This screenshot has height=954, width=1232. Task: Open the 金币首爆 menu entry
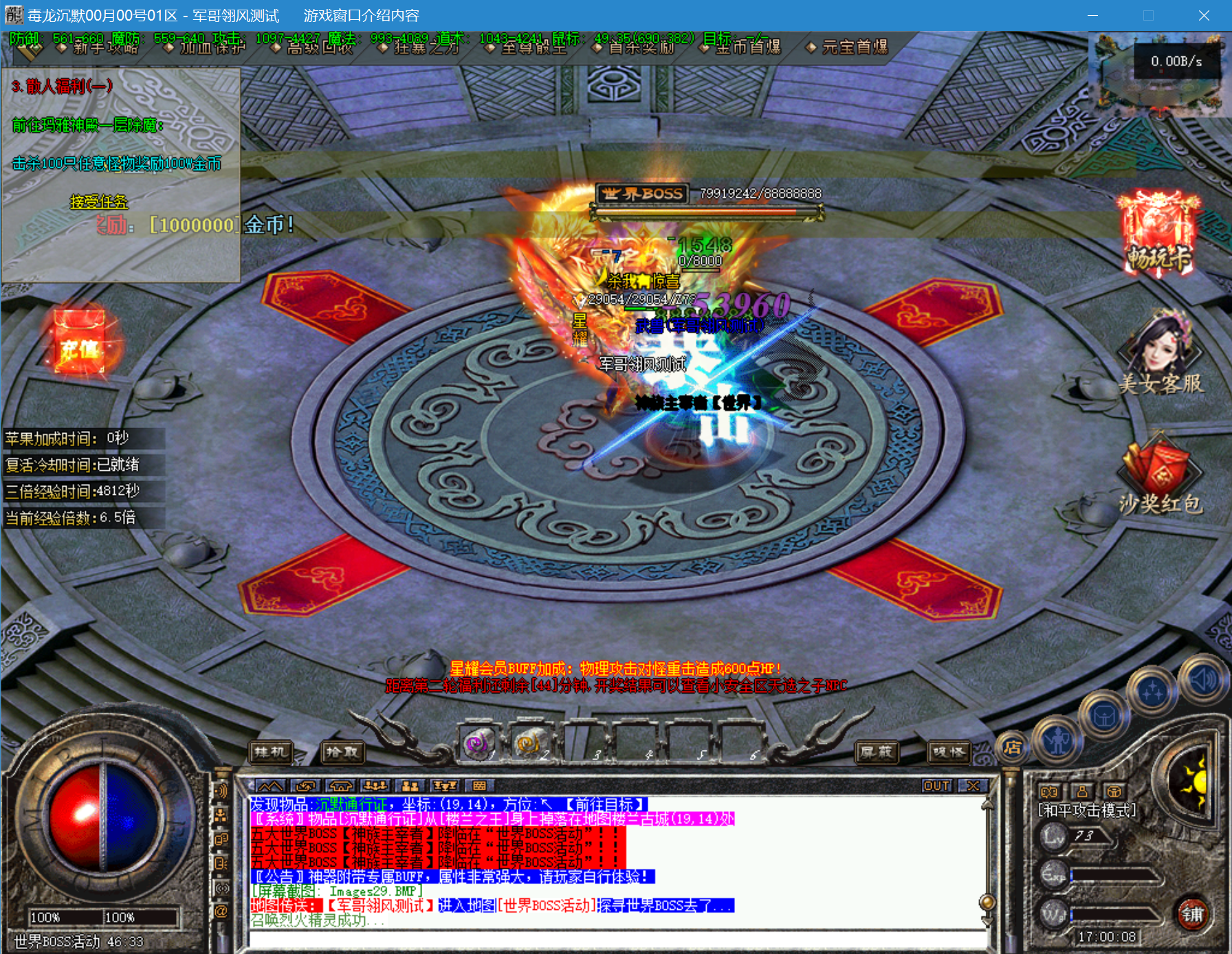click(x=747, y=47)
